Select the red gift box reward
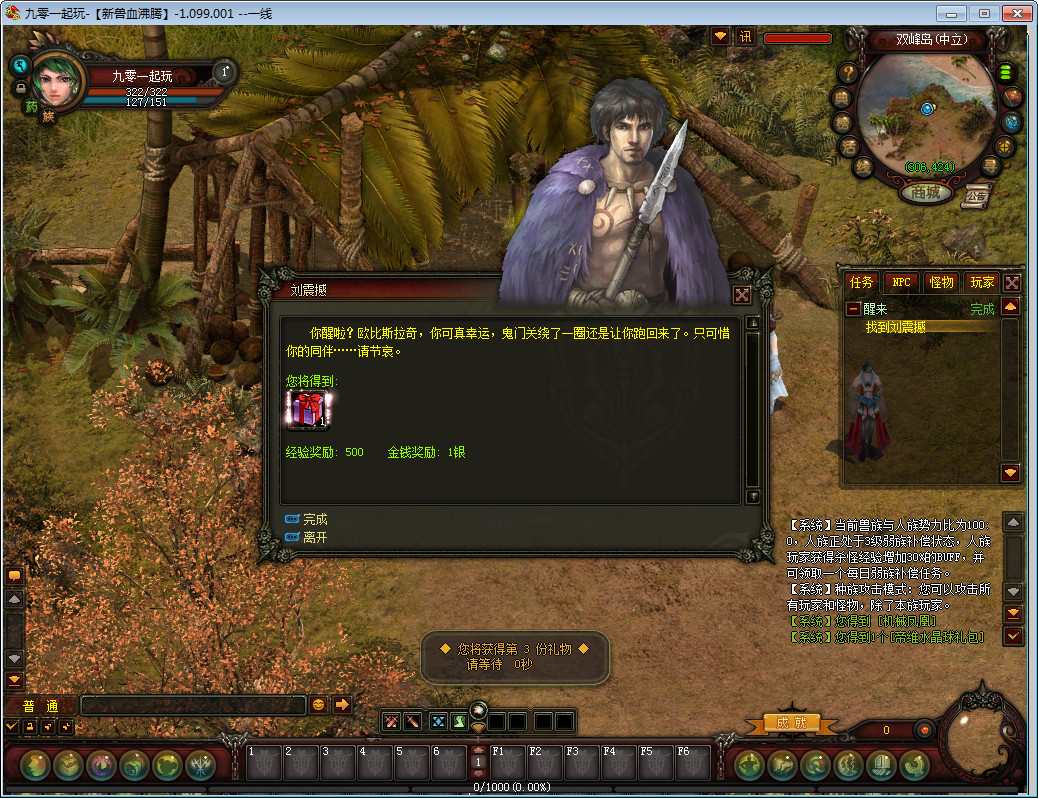The image size is (1038, 798). pos(307,410)
